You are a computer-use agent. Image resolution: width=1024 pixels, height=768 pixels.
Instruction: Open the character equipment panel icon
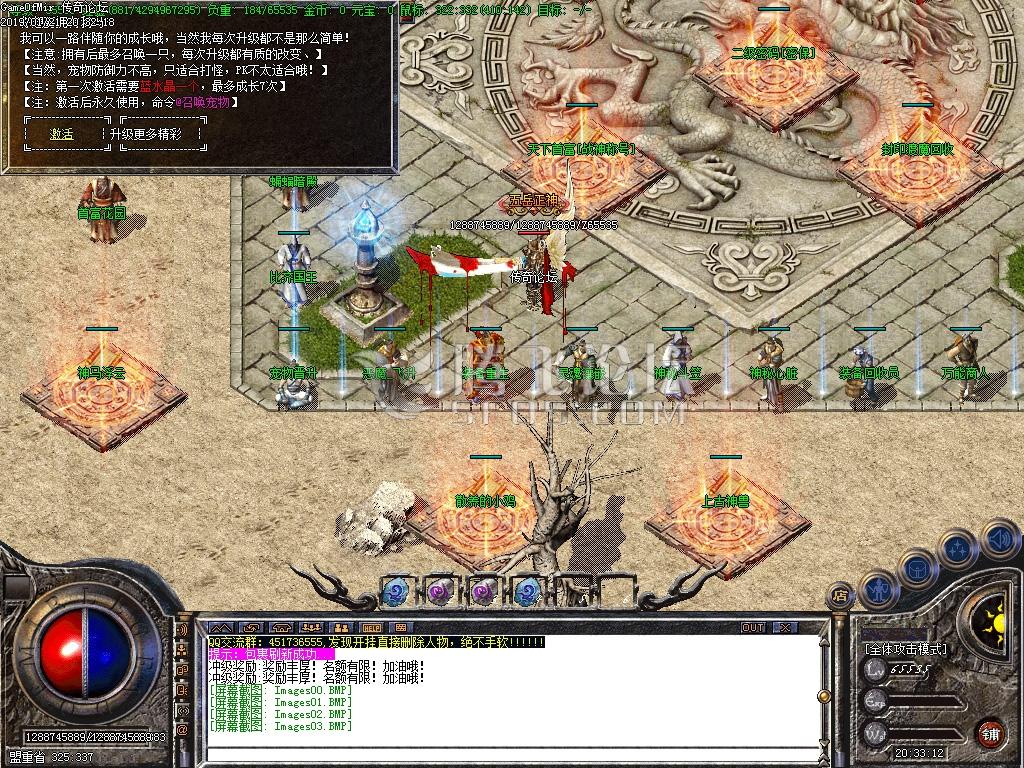[877, 590]
